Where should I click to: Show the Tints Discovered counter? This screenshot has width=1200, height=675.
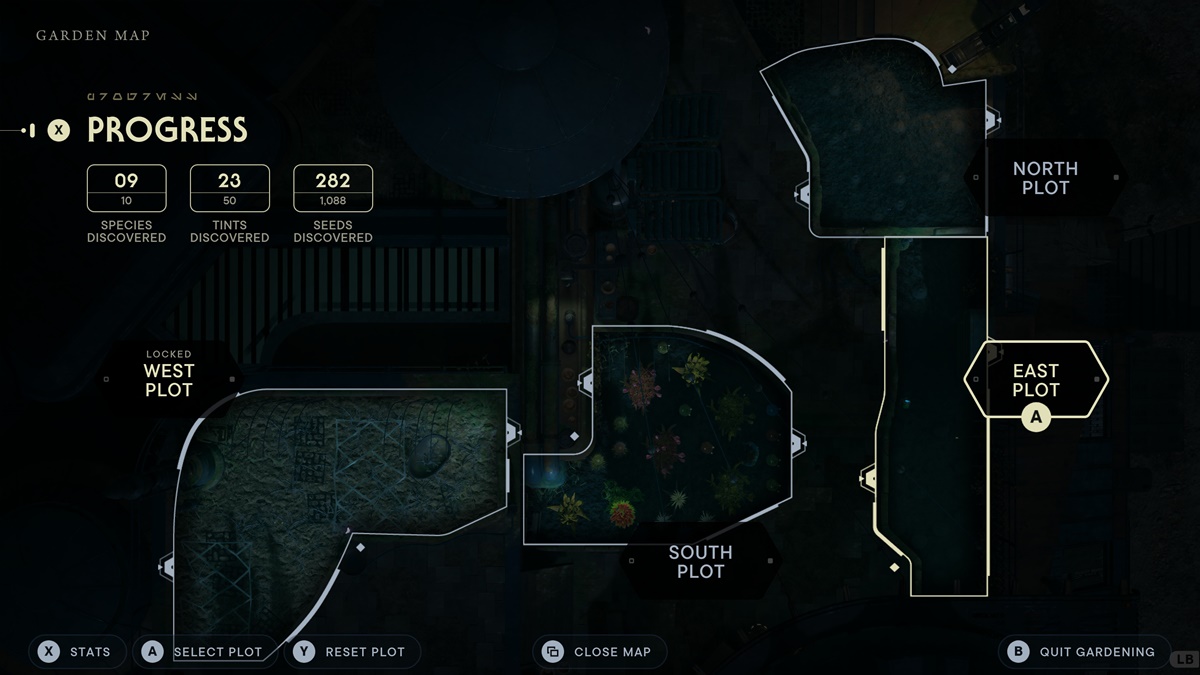pos(229,189)
